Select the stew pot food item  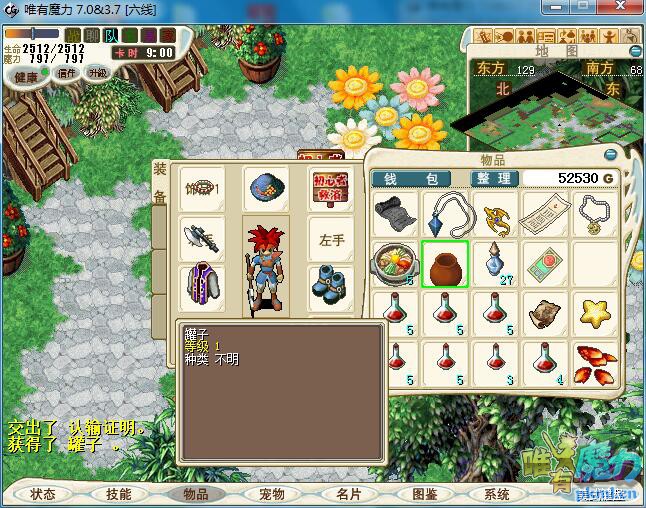(x=394, y=264)
